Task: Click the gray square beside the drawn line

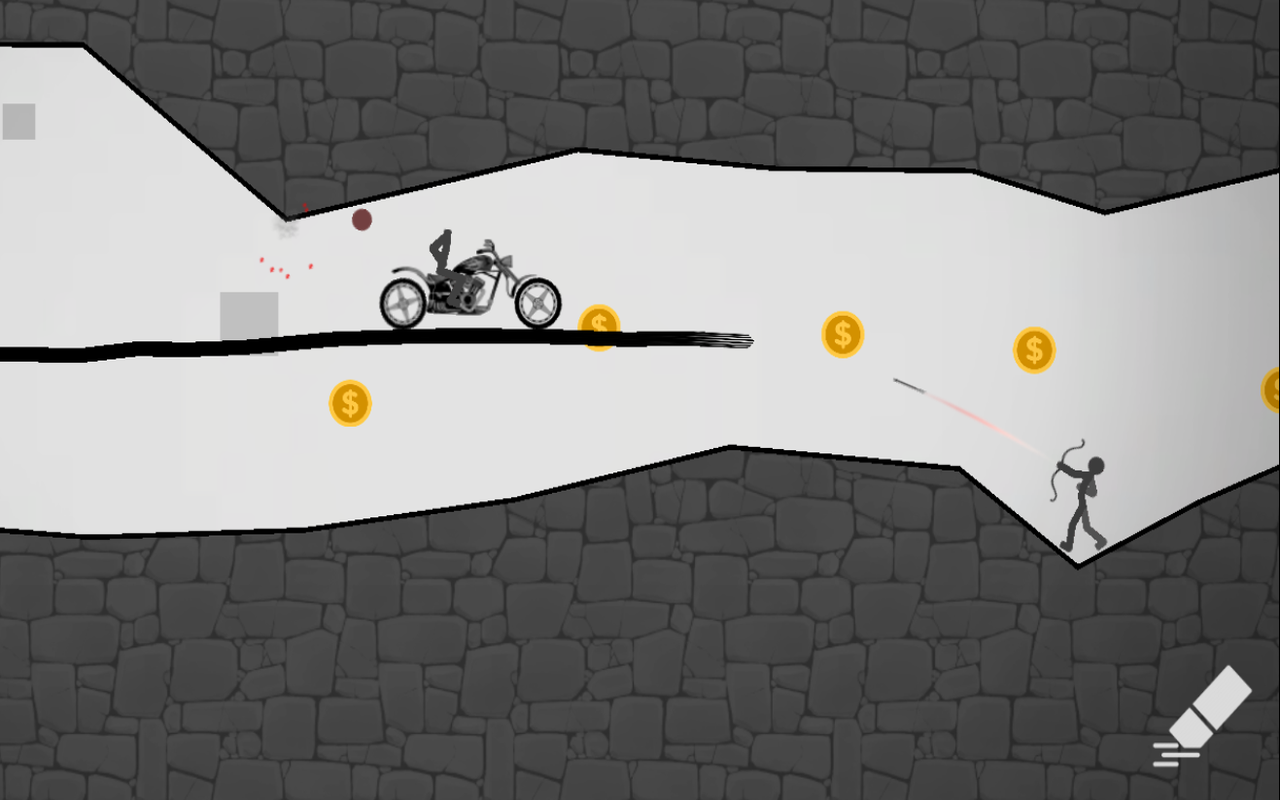Action: 249,317
